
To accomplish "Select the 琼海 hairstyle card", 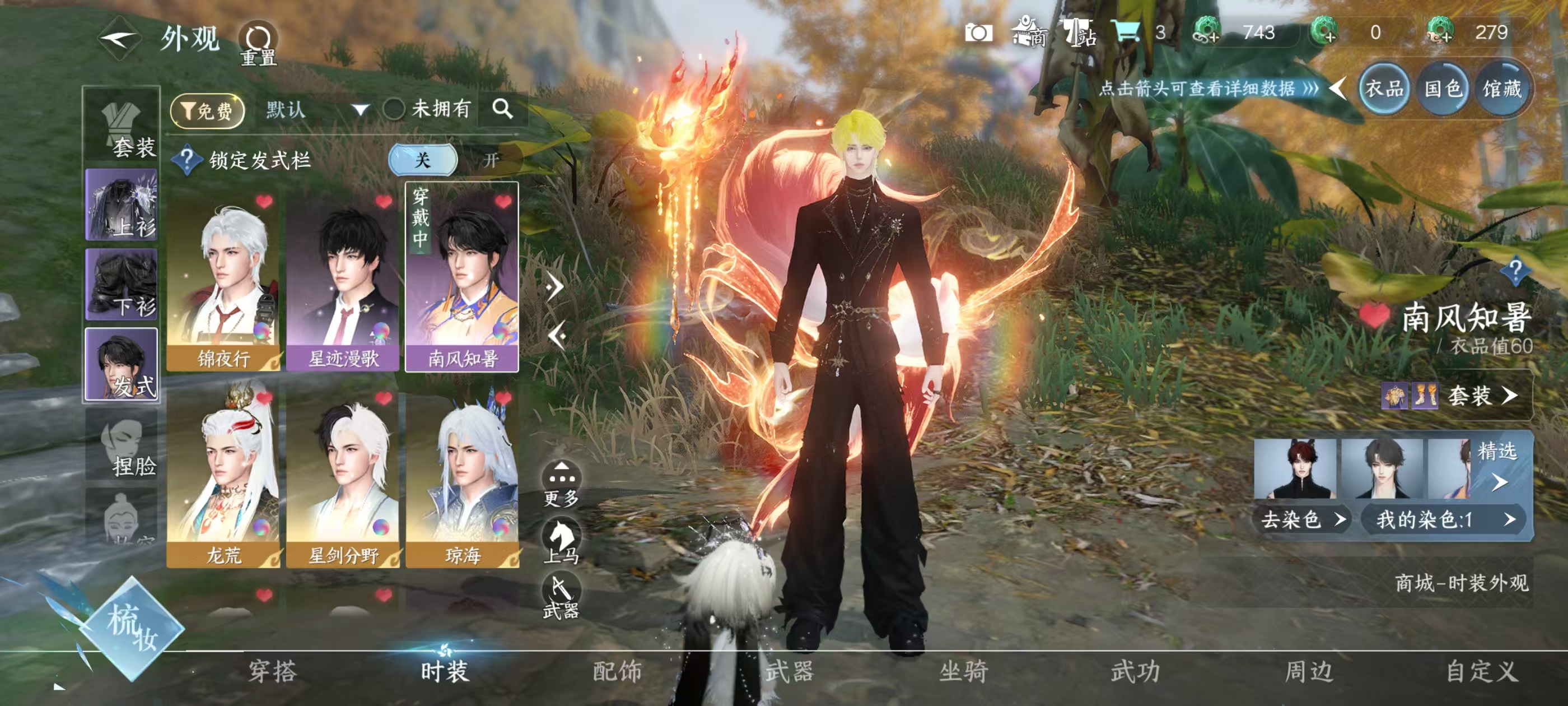I will click(x=463, y=475).
